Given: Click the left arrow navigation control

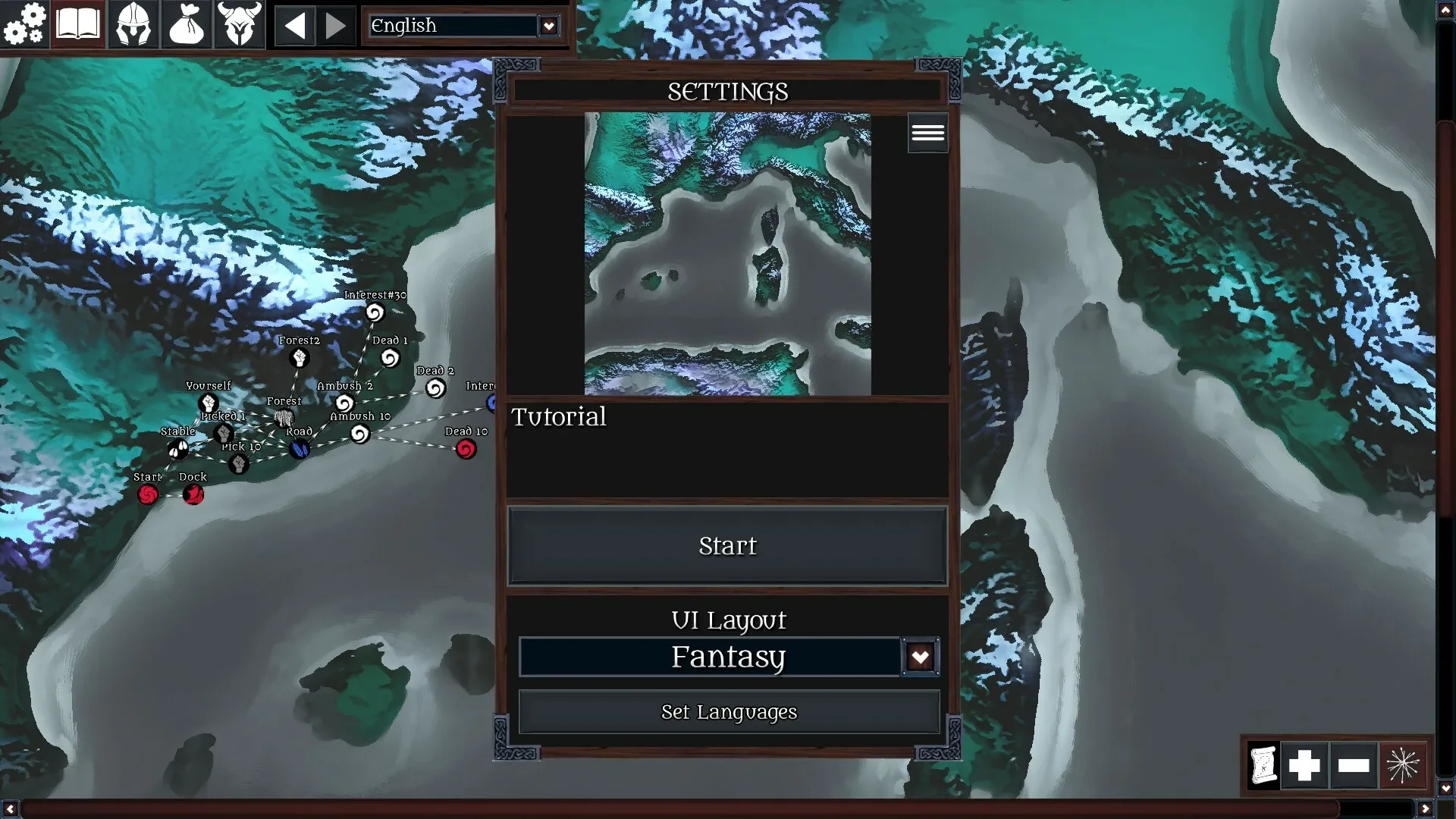Looking at the screenshot, I should 297,24.
